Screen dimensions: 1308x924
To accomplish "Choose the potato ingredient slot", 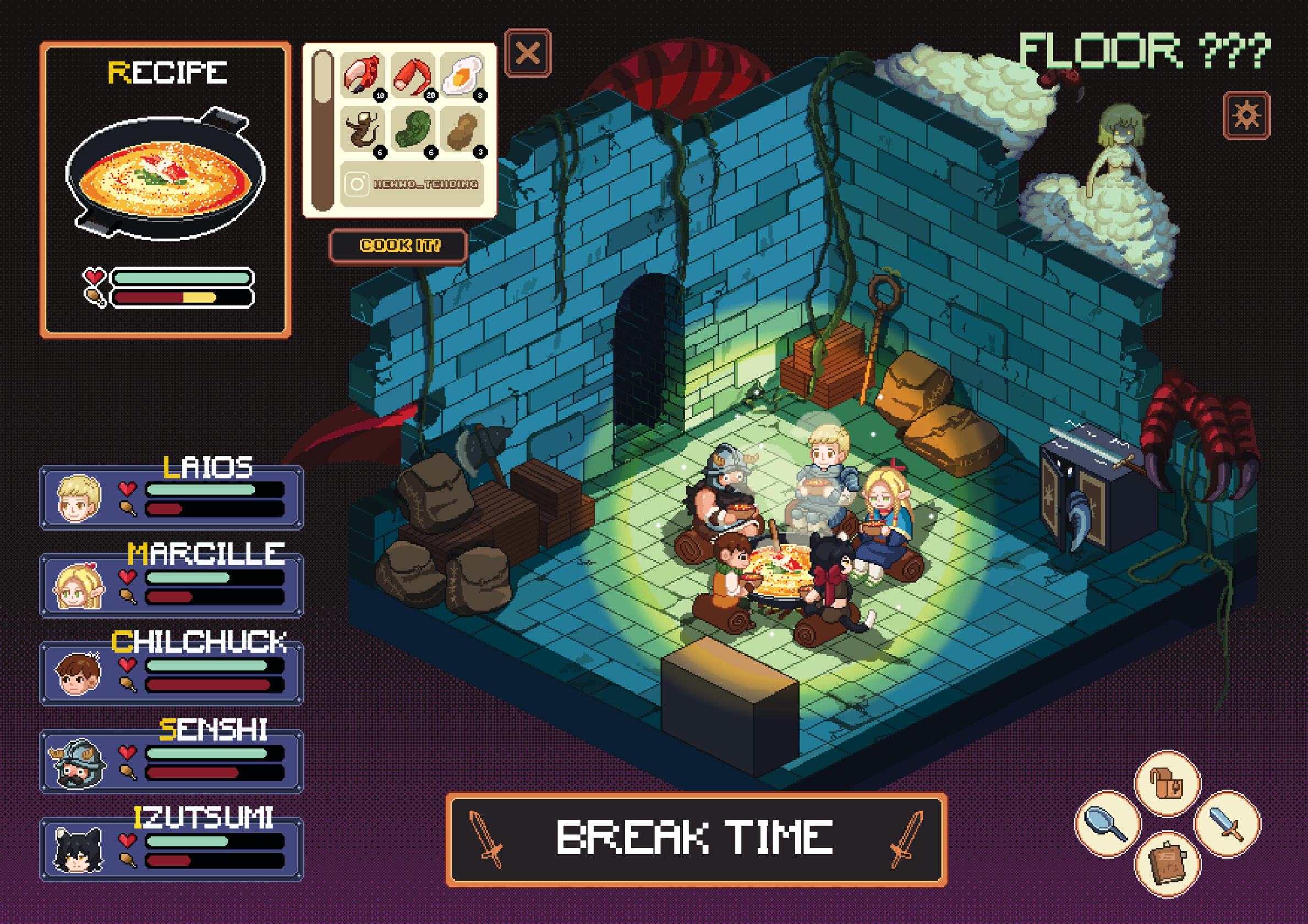I will point(463,131).
